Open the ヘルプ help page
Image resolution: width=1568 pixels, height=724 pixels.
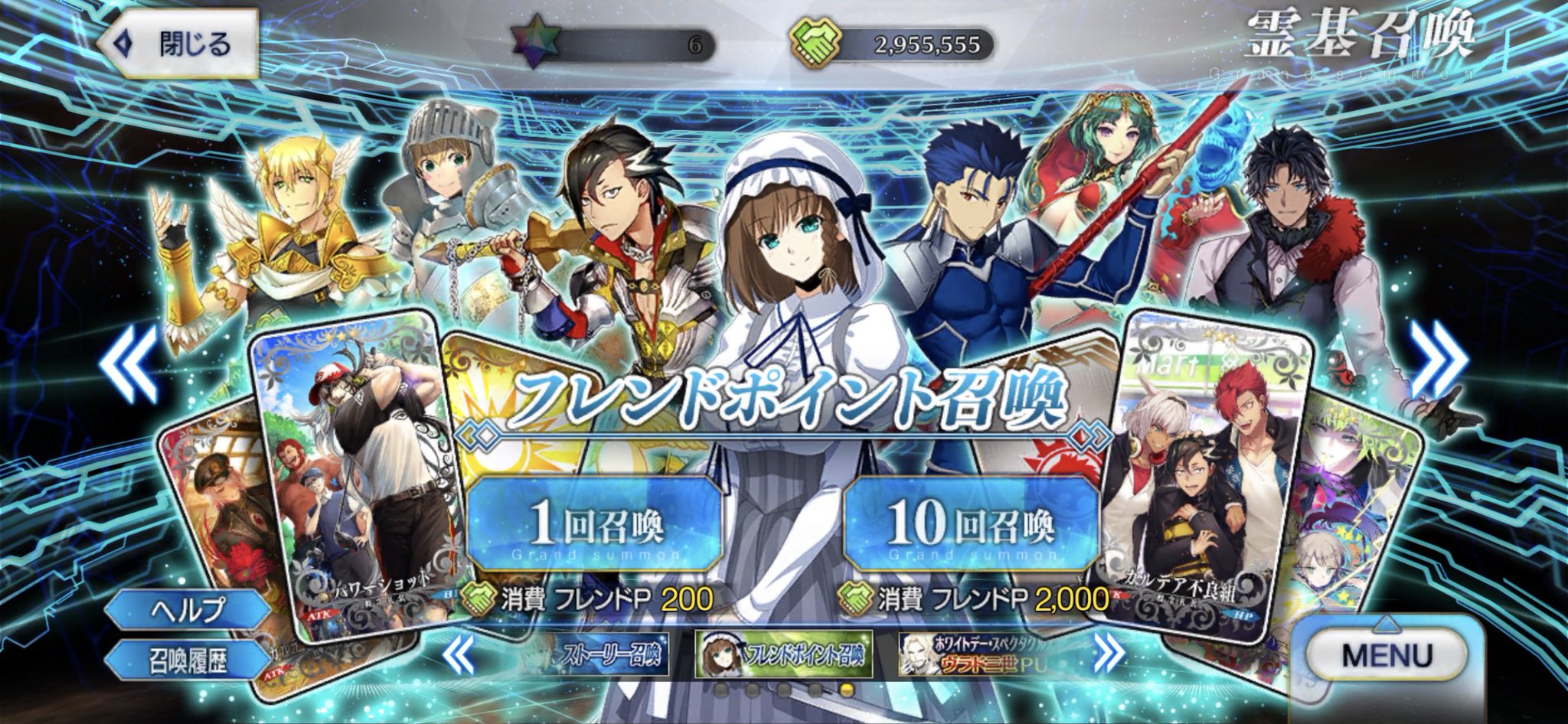click(x=188, y=610)
